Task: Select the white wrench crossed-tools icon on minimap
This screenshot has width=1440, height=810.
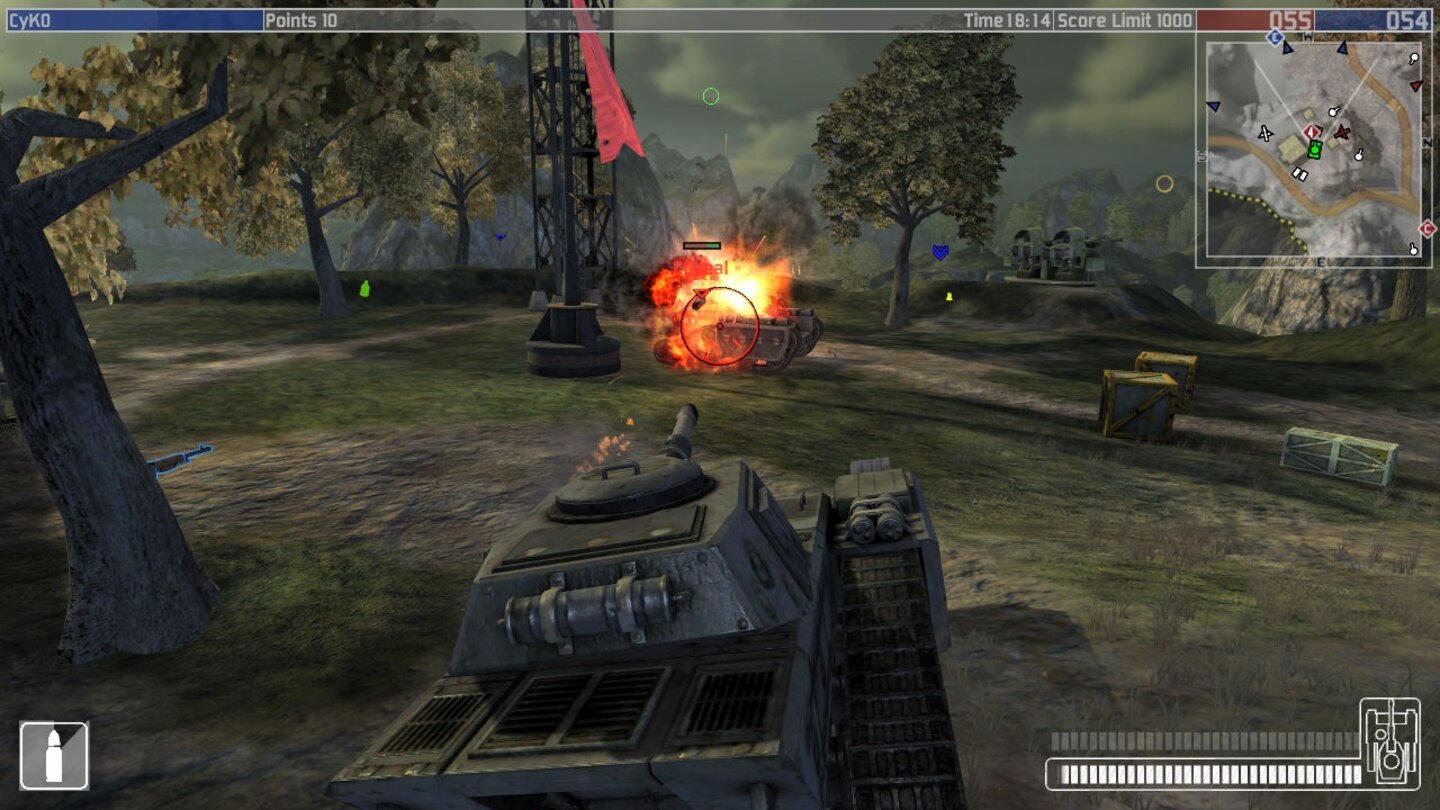Action: (x=1265, y=134)
